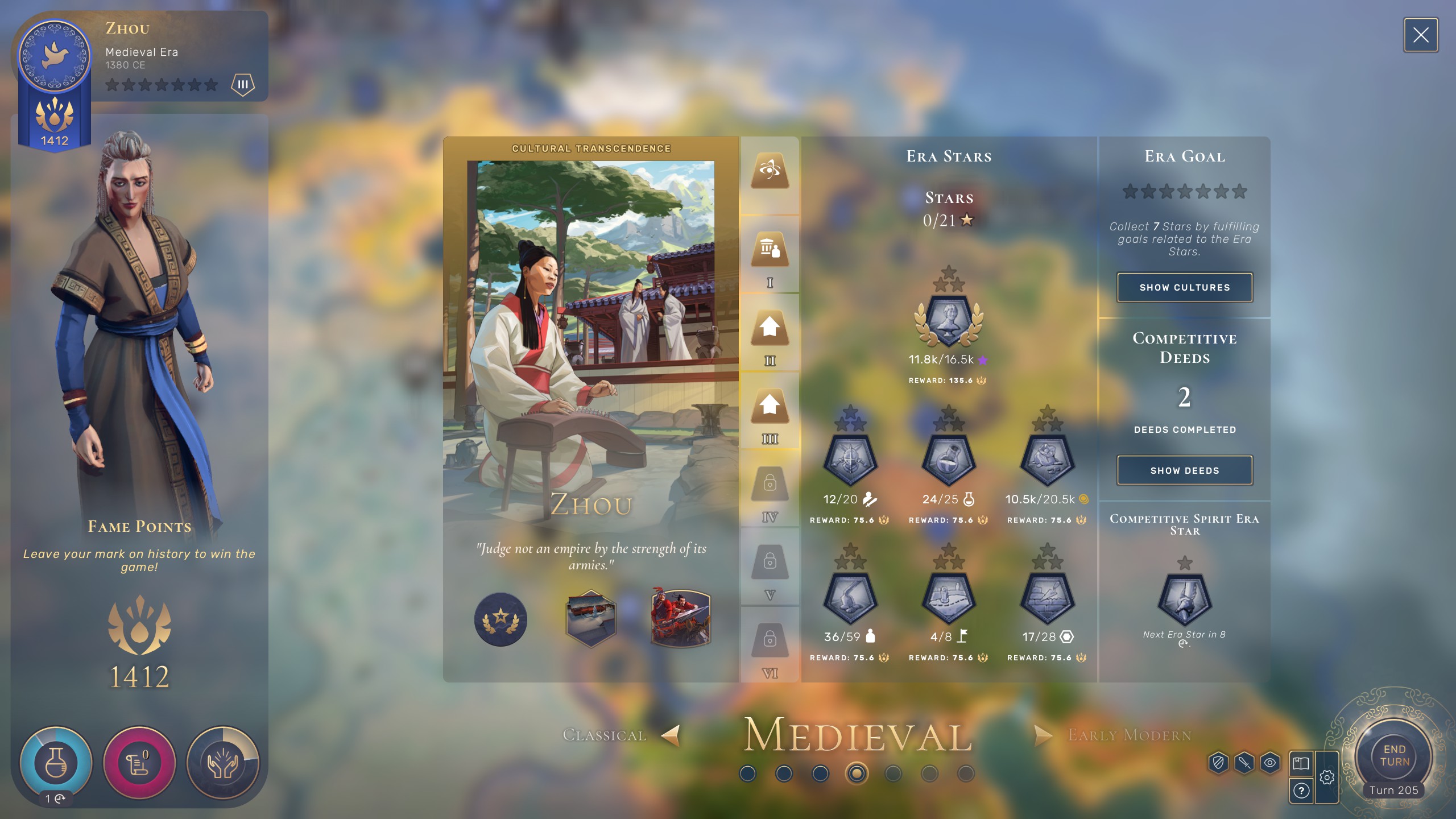Toggle the eye visibility icon
Viewport: 1456px width, 819px height.
[x=1270, y=763]
